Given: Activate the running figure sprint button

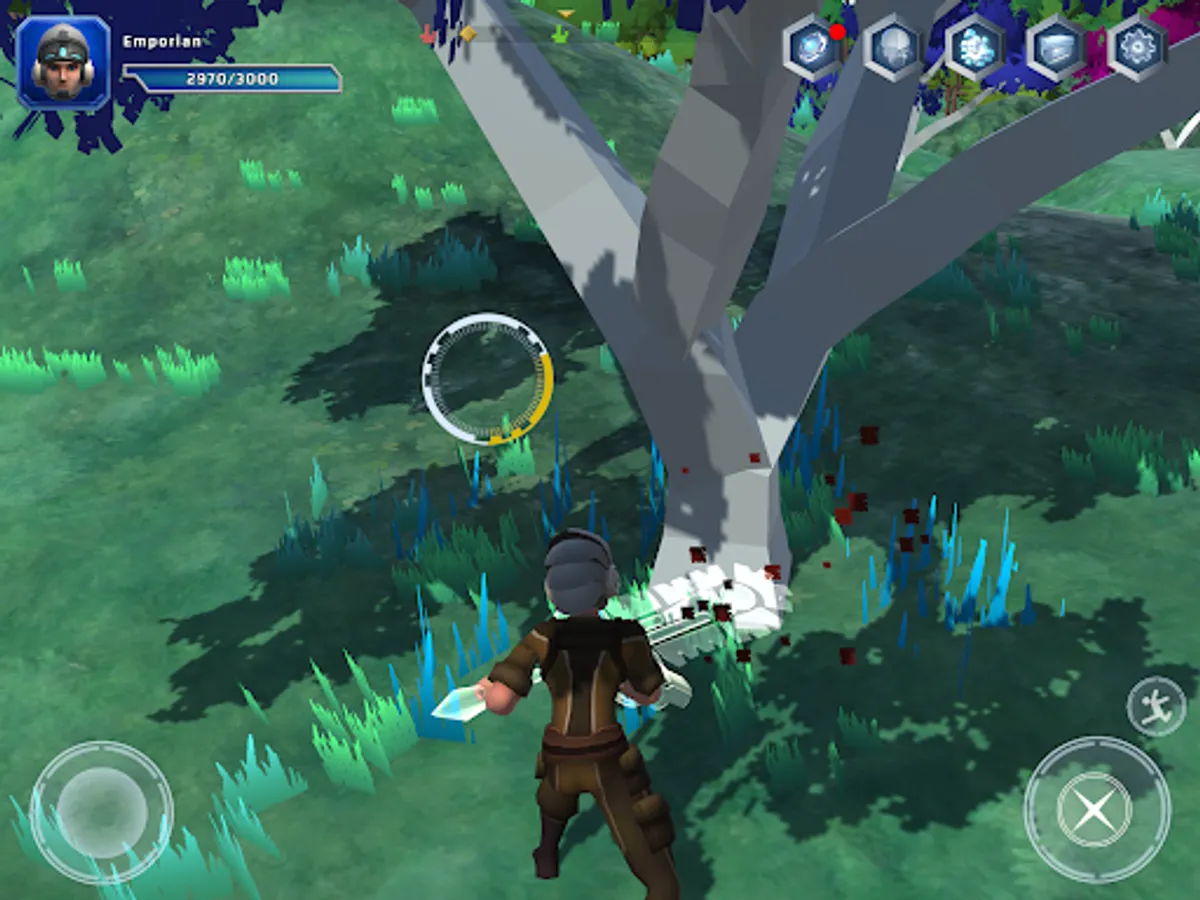Looking at the screenshot, I should pyautogui.click(x=1156, y=706).
